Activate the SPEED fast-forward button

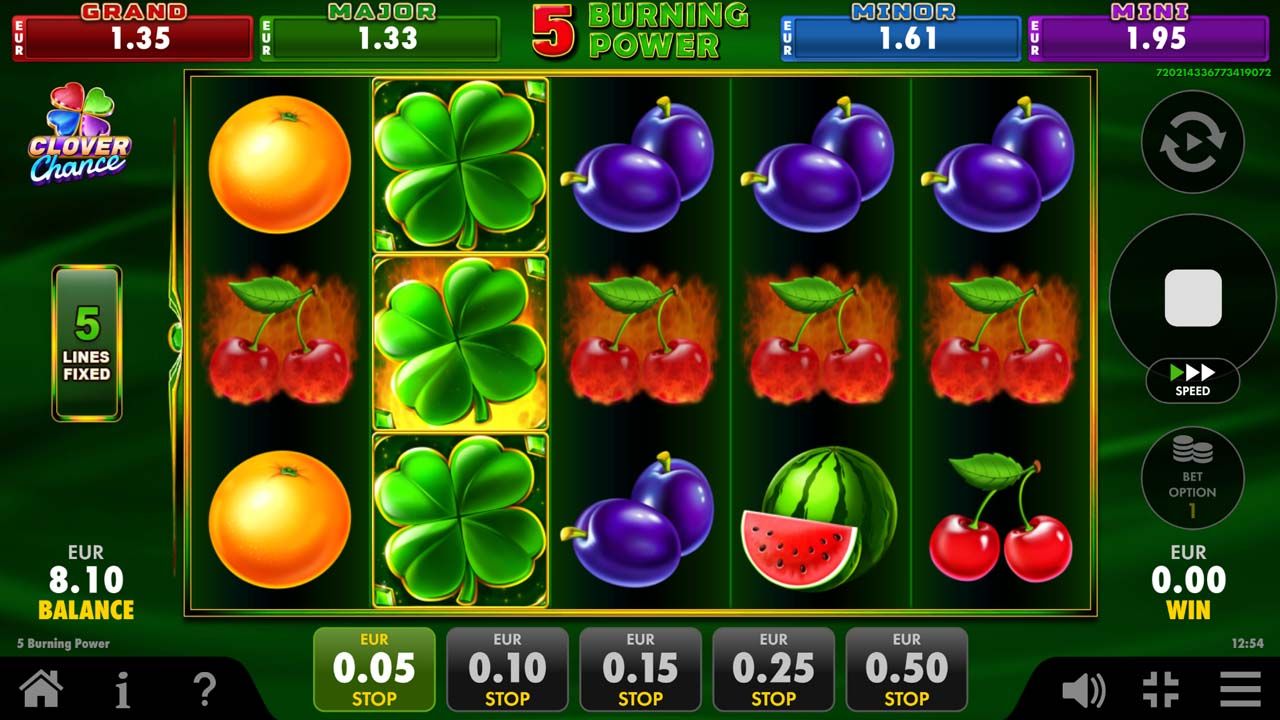(1192, 380)
